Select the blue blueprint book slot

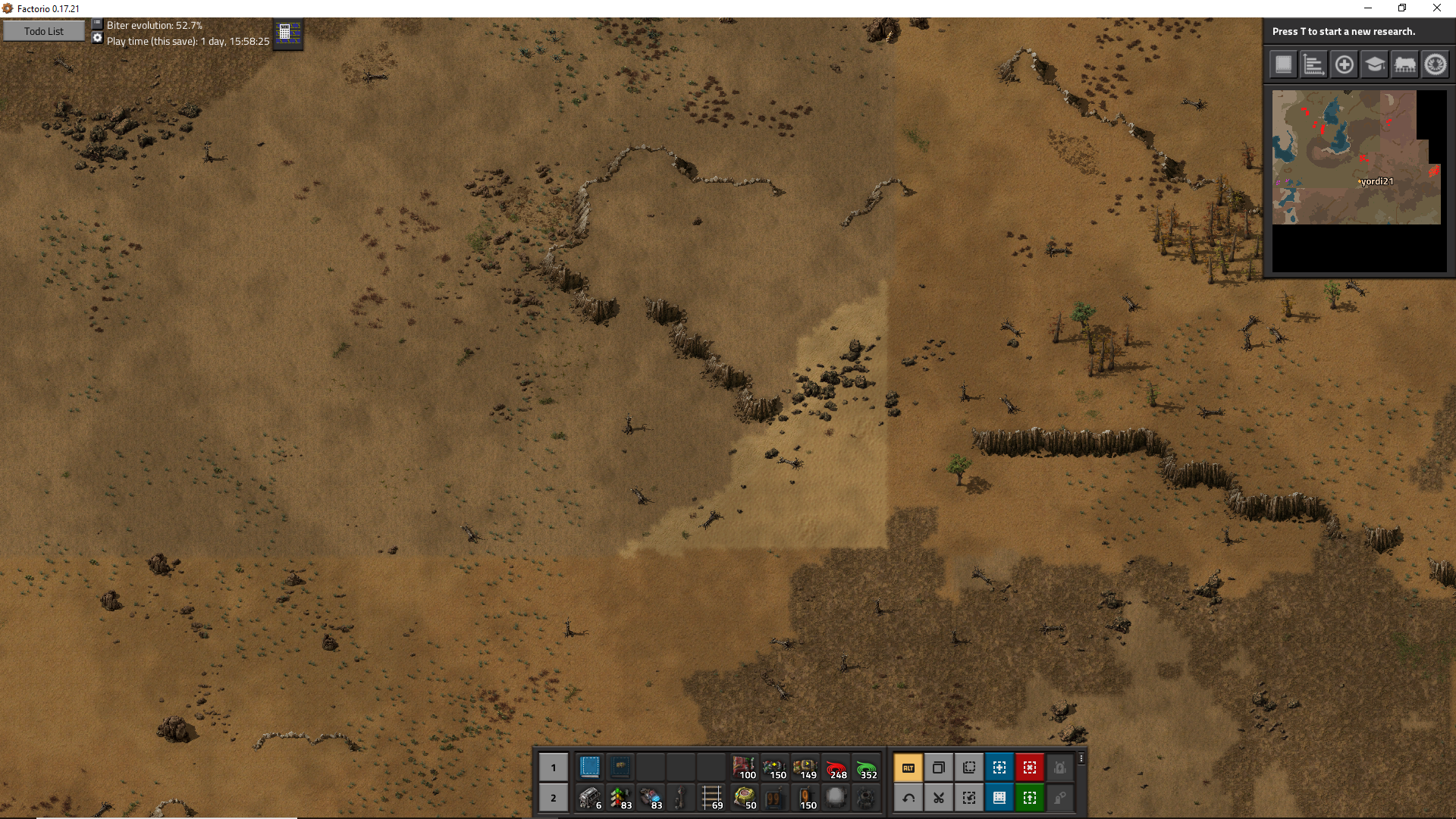point(590,767)
